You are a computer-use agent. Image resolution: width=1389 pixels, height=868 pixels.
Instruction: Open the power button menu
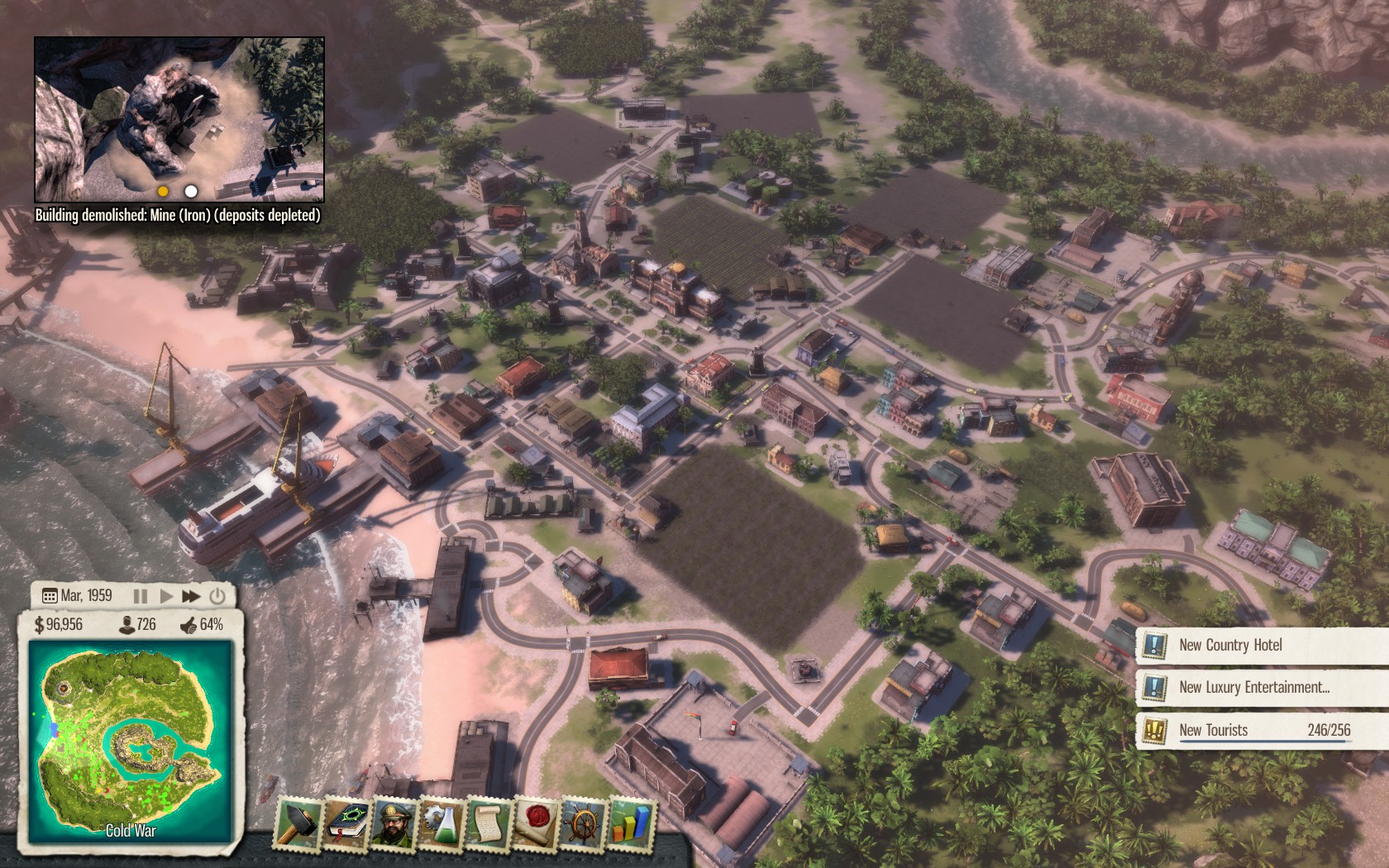click(x=217, y=595)
